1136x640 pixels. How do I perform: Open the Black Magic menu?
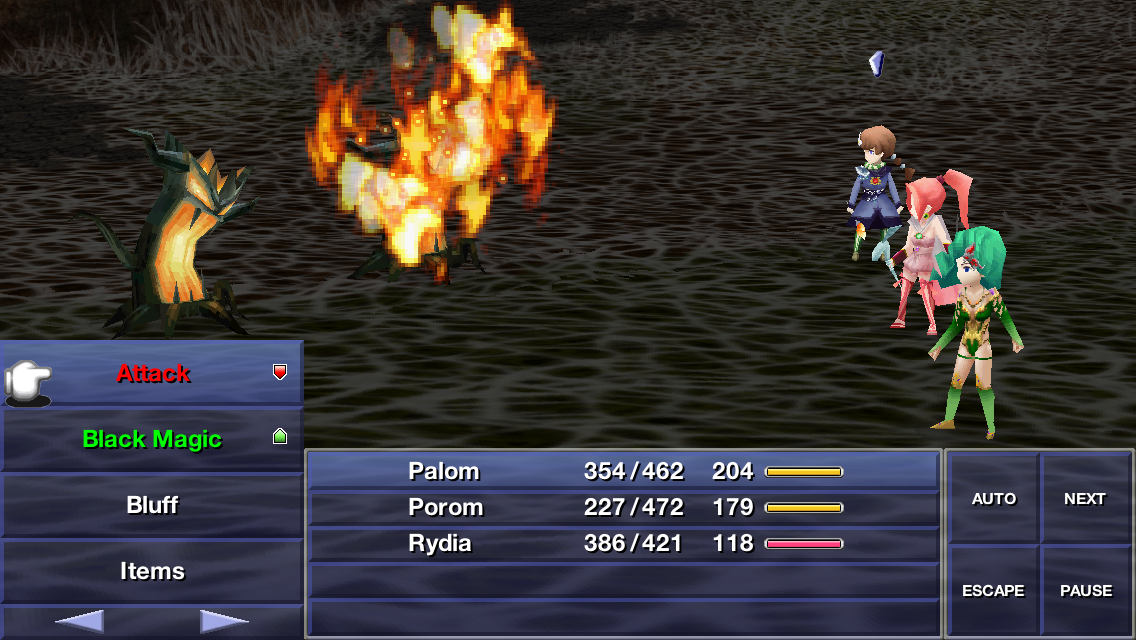click(x=152, y=439)
